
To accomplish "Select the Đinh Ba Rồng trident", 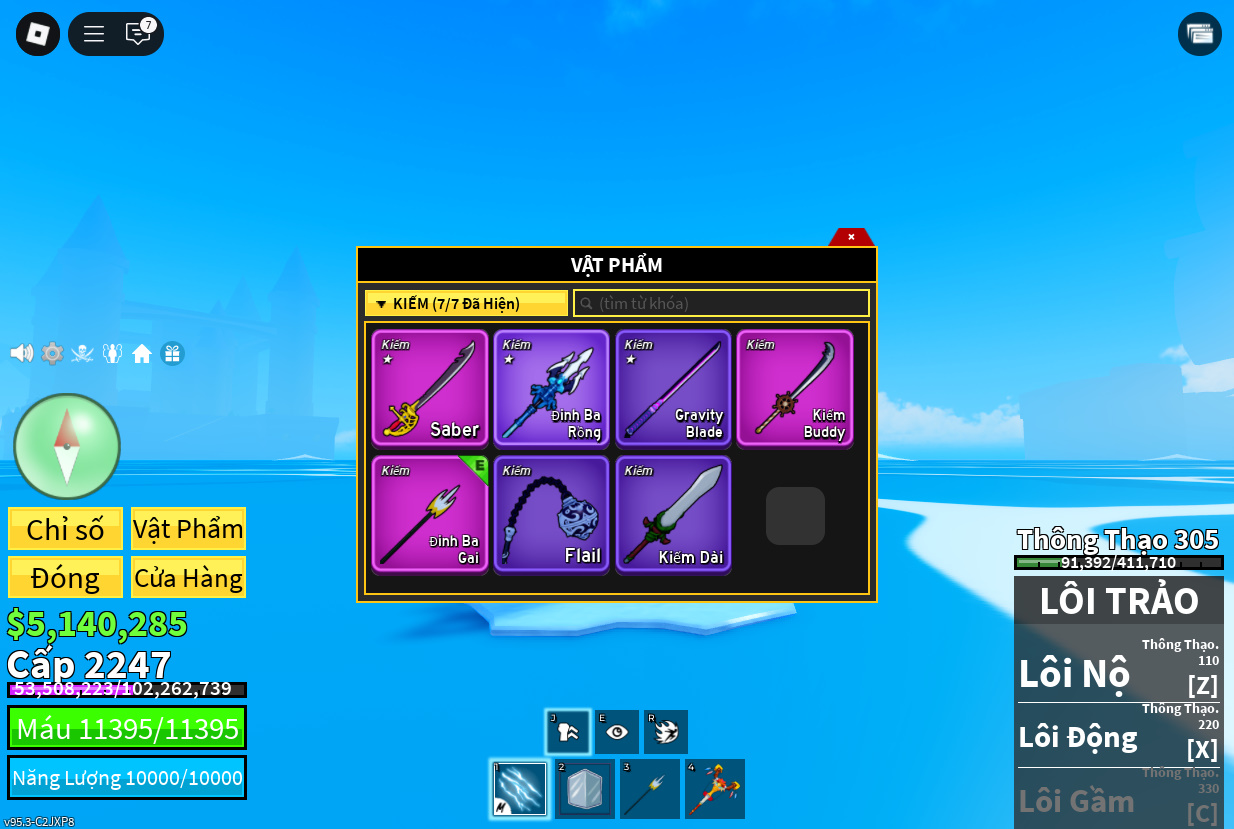I will (551, 388).
